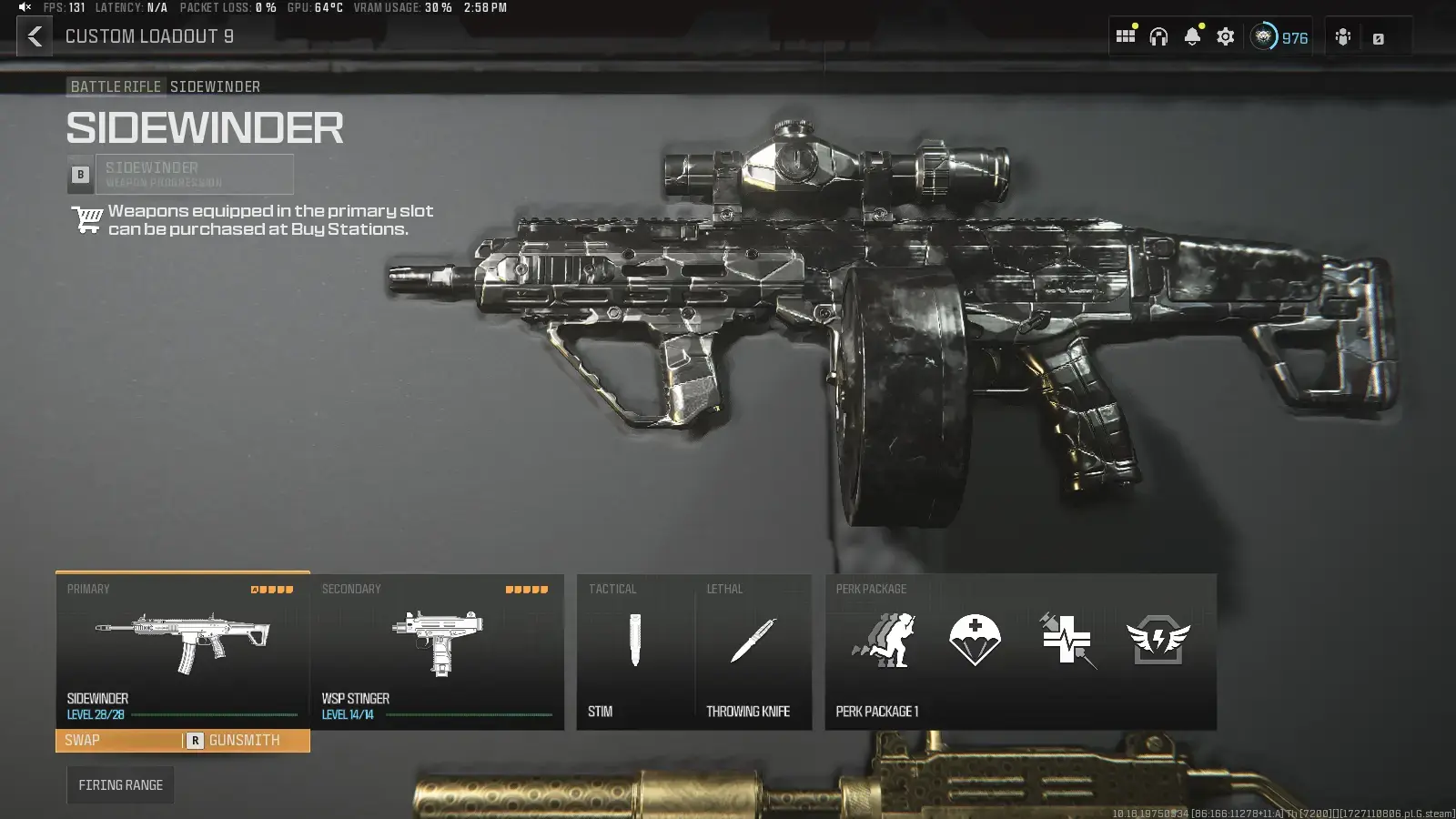Select the Double Time sprinting perk icon
Image resolution: width=1456 pixels, height=819 pixels.
pyautogui.click(x=883, y=641)
